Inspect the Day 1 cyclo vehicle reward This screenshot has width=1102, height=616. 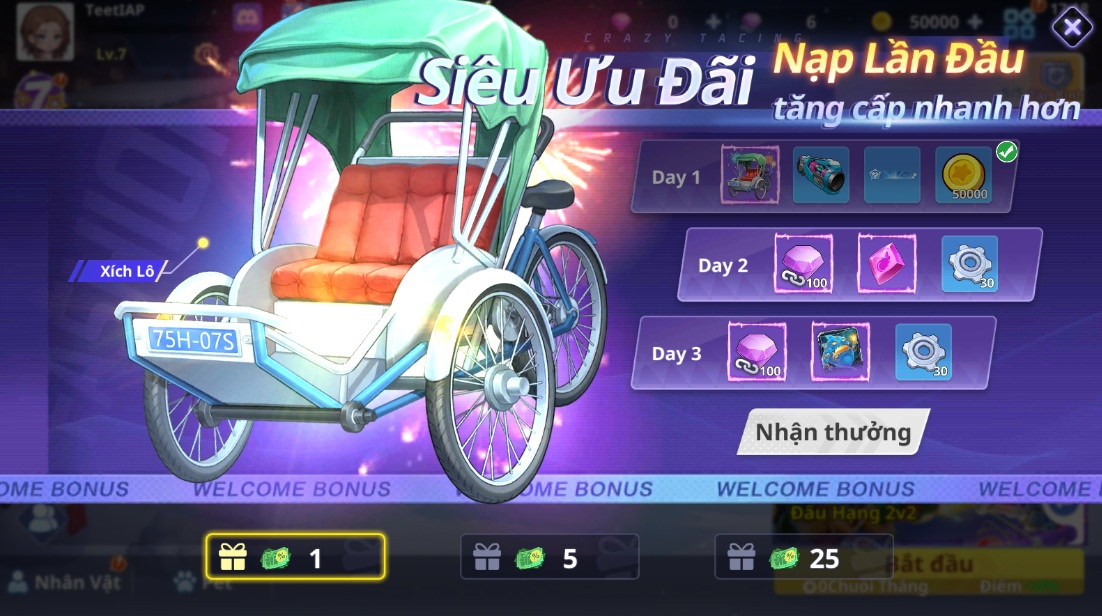(x=750, y=175)
